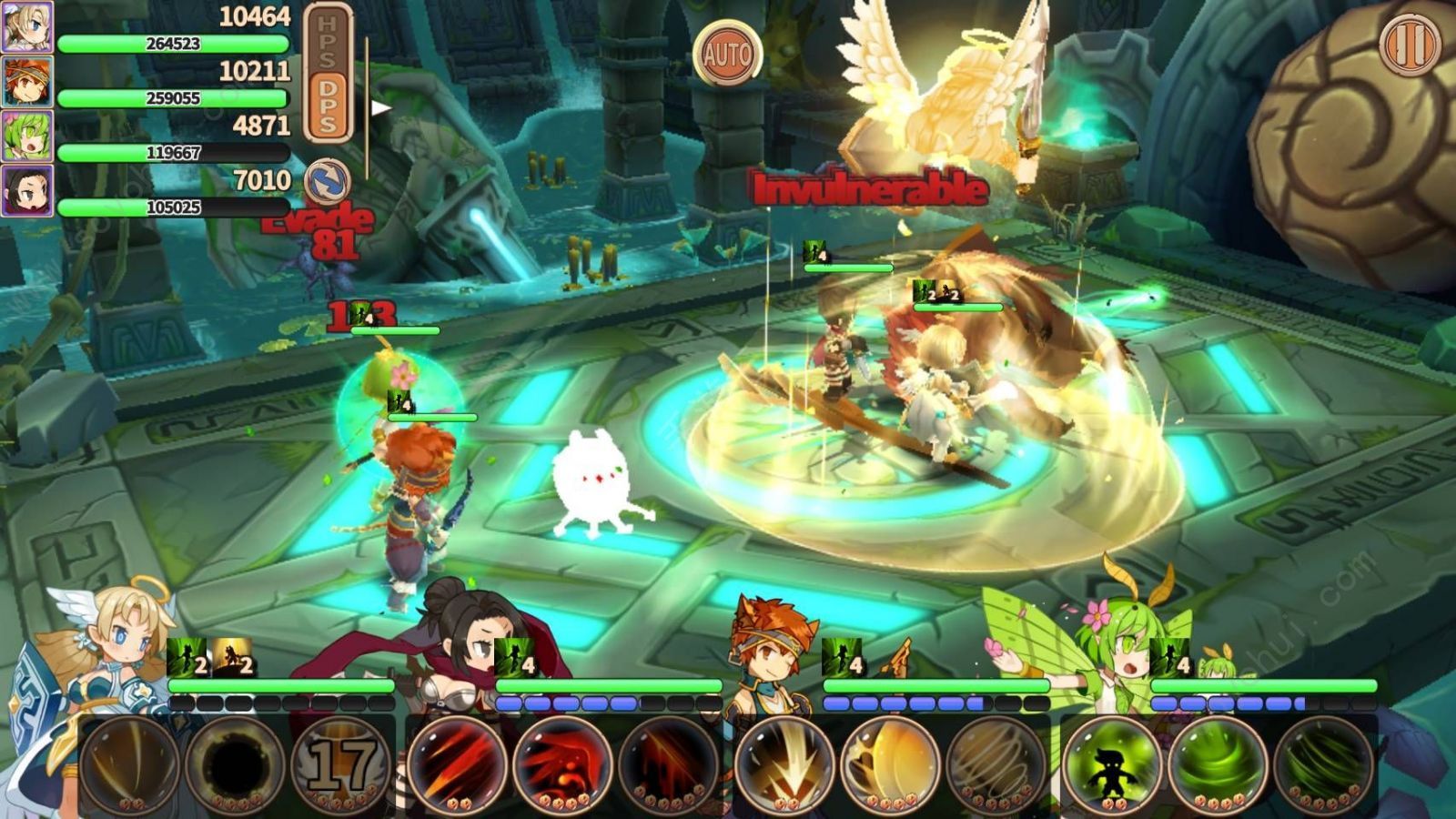Select the orange-haired hero portrait in party list
The image size is (1456, 819).
26,81
